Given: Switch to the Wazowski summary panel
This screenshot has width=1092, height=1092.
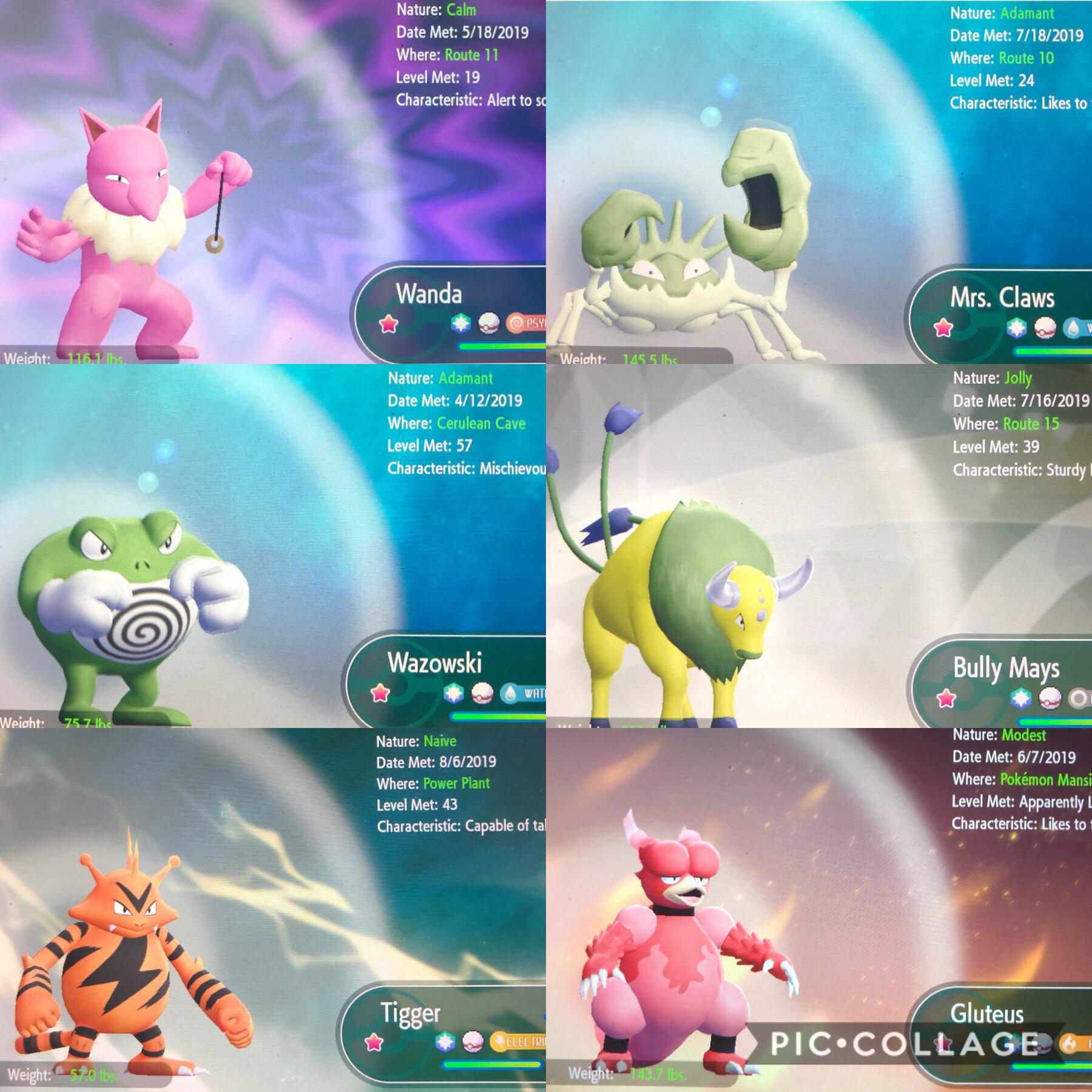Looking at the screenshot, I should coord(273,546).
